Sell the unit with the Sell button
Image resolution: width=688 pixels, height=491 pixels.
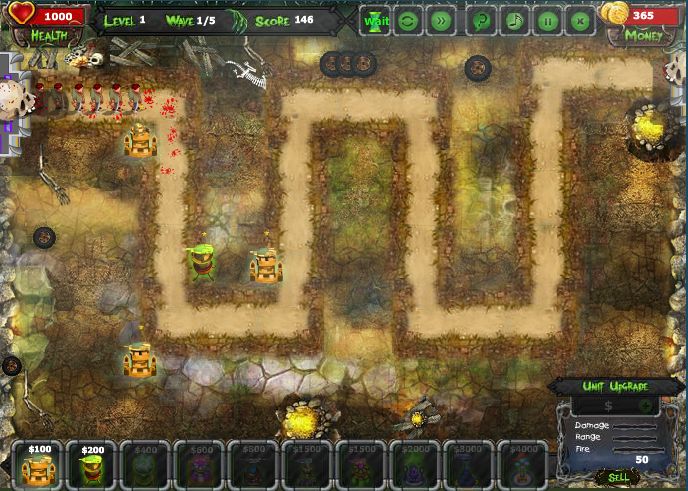click(619, 477)
